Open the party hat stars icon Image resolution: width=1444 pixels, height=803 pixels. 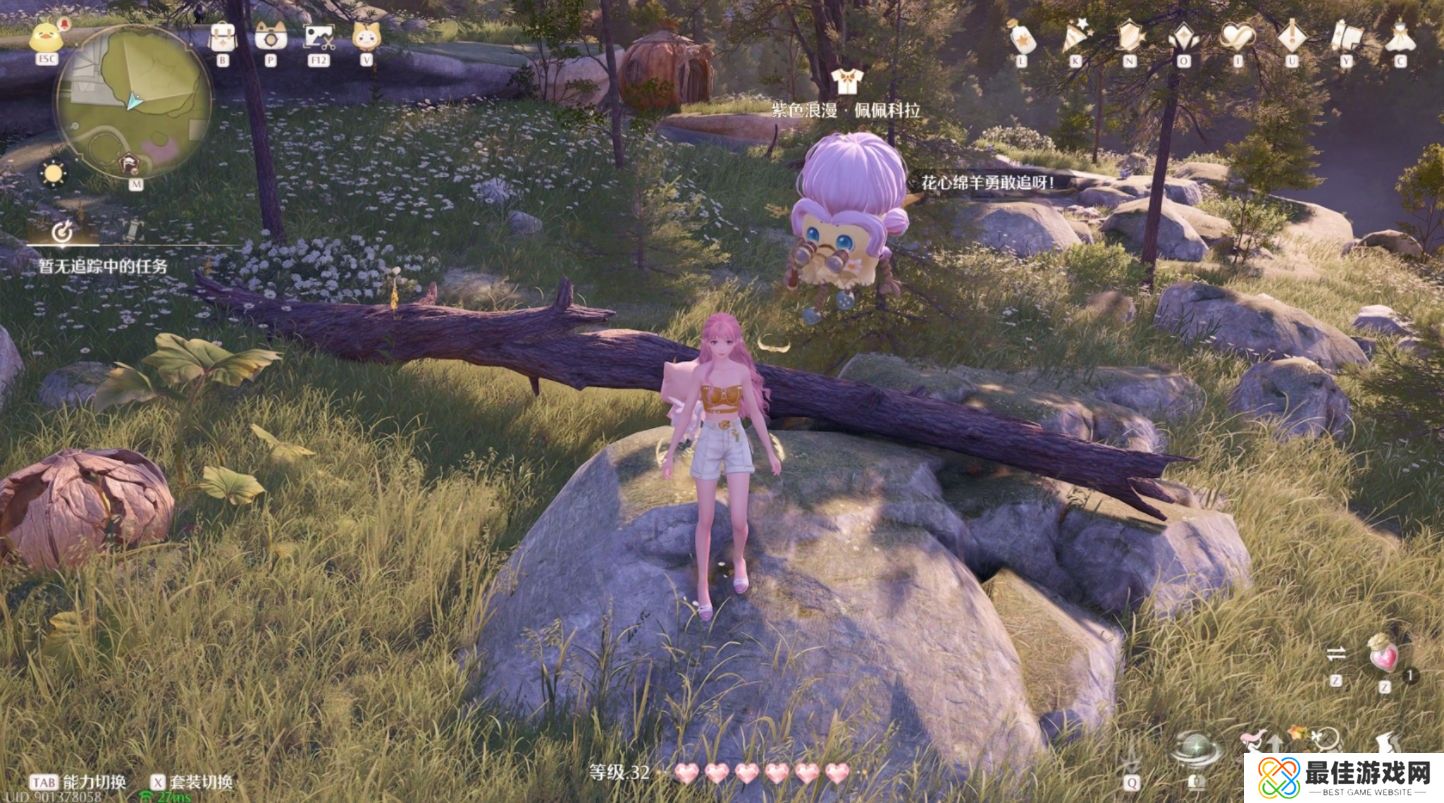click(1075, 37)
